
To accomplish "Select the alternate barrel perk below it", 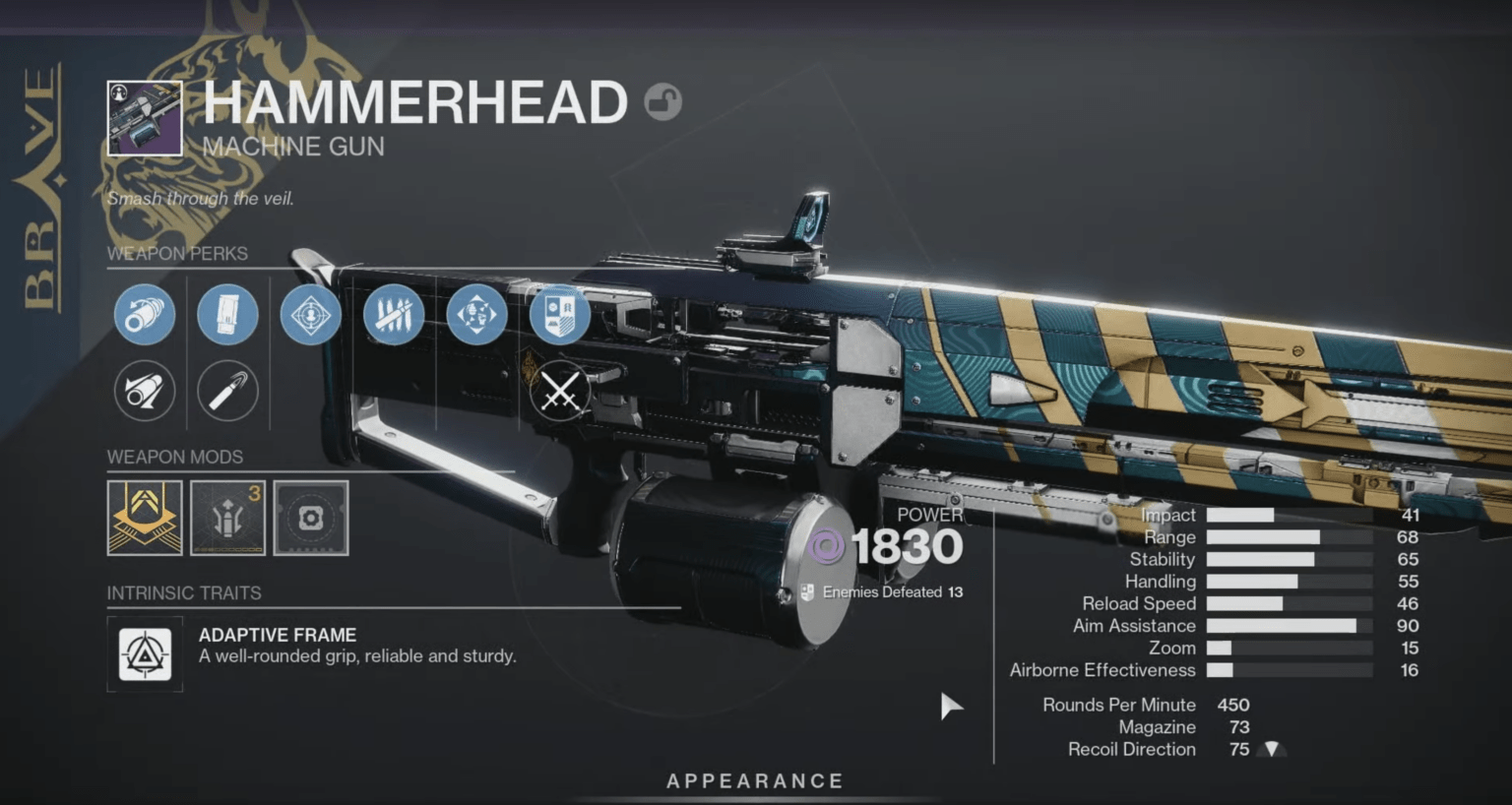I will (144, 391).
